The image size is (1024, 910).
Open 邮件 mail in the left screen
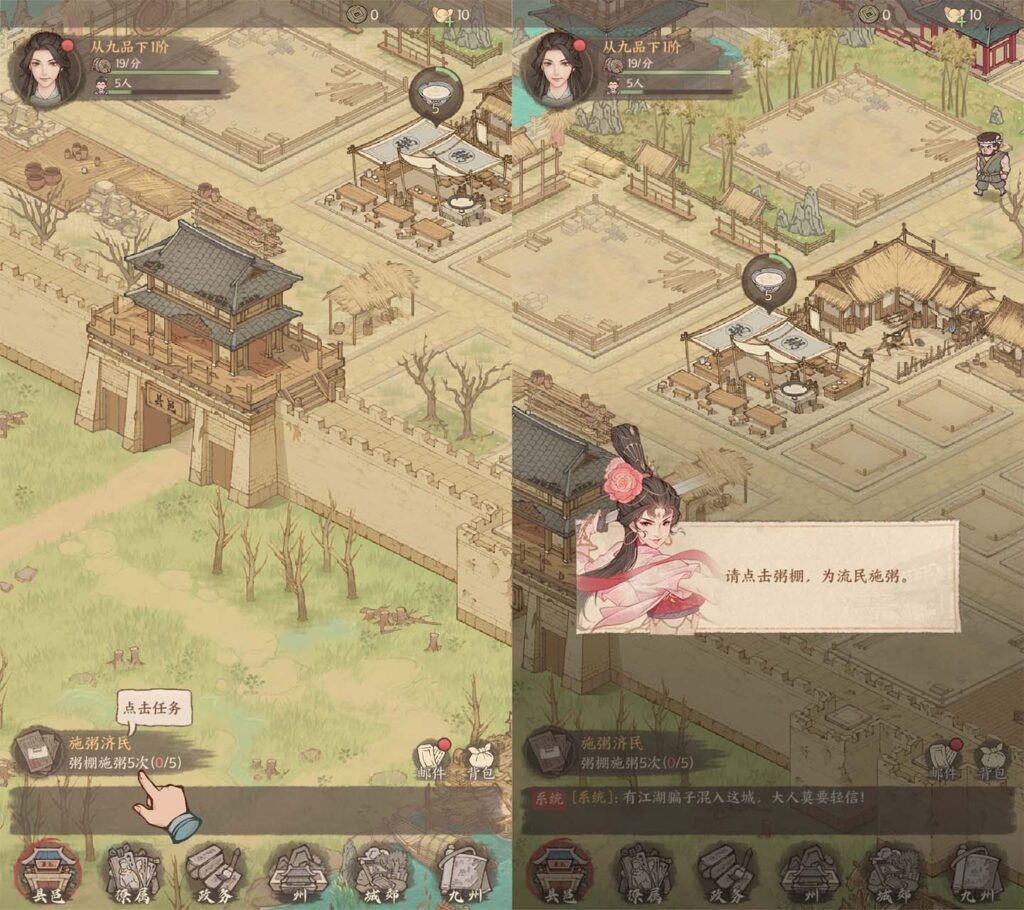click(x=431, y=760)
